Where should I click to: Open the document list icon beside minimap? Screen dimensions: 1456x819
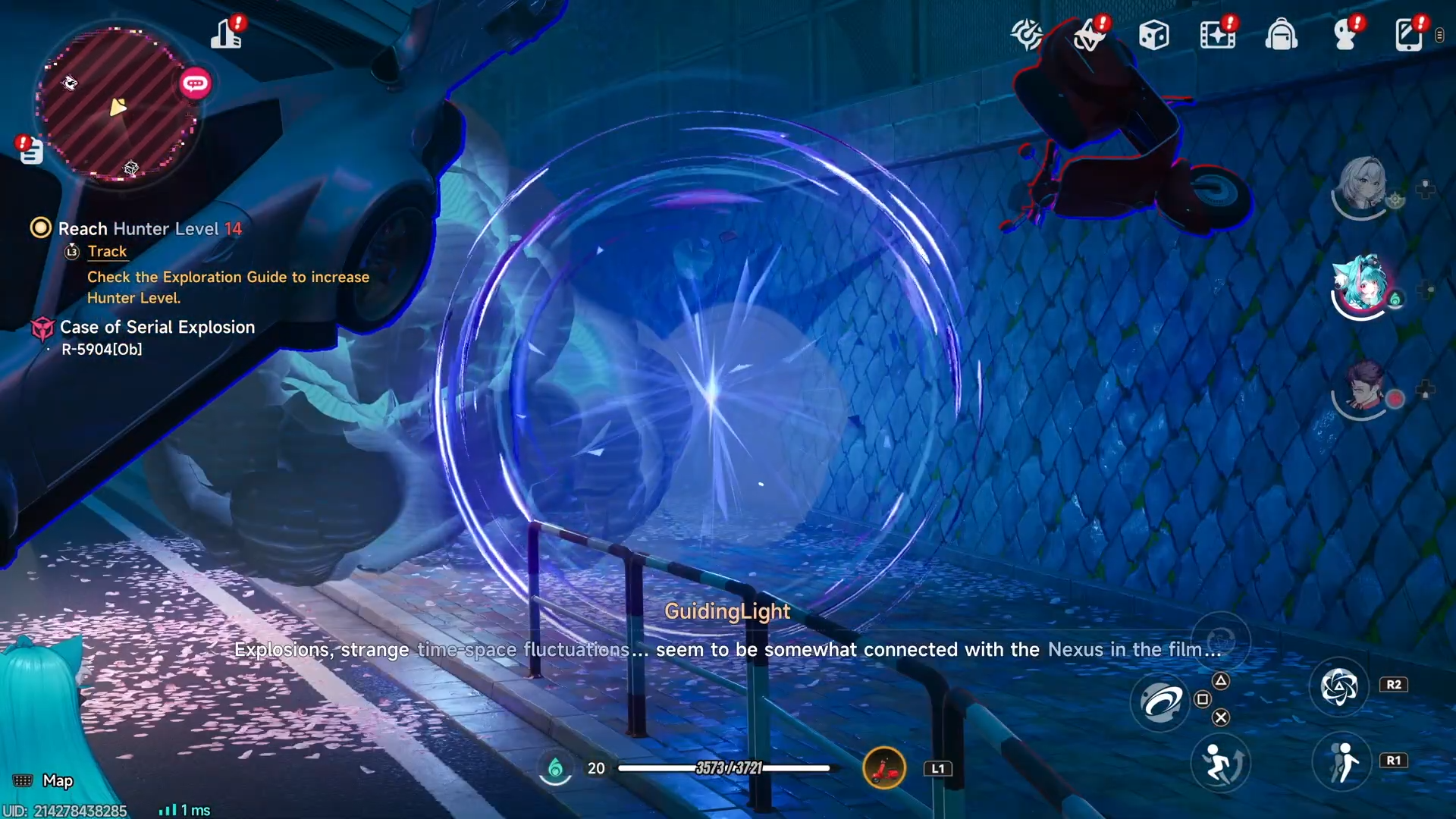[31, 152]
